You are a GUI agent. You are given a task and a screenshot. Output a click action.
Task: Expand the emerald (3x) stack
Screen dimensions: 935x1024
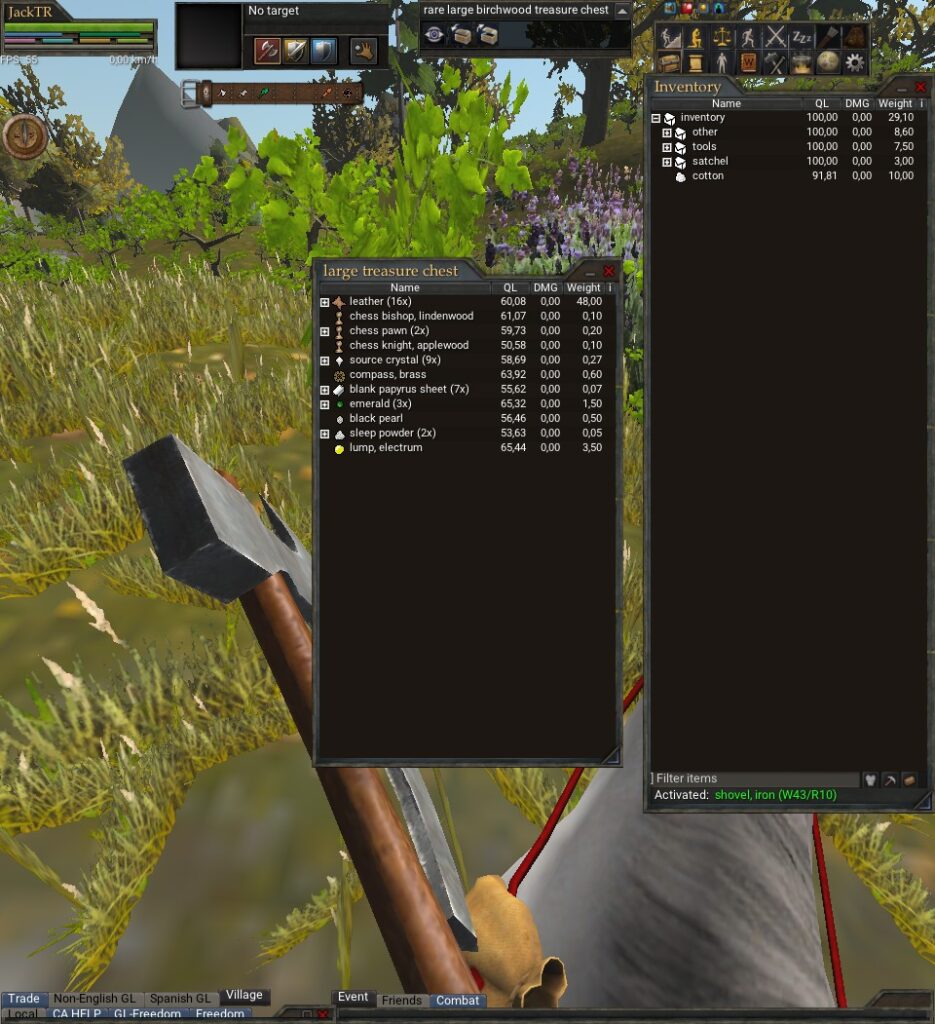pyautogui.click(x=324, y=404)
